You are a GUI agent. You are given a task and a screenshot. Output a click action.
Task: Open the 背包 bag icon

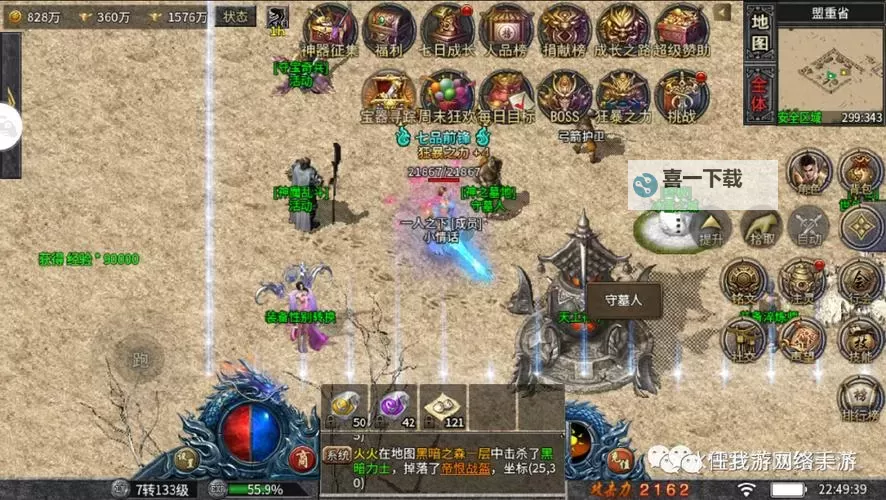(860, 172)
